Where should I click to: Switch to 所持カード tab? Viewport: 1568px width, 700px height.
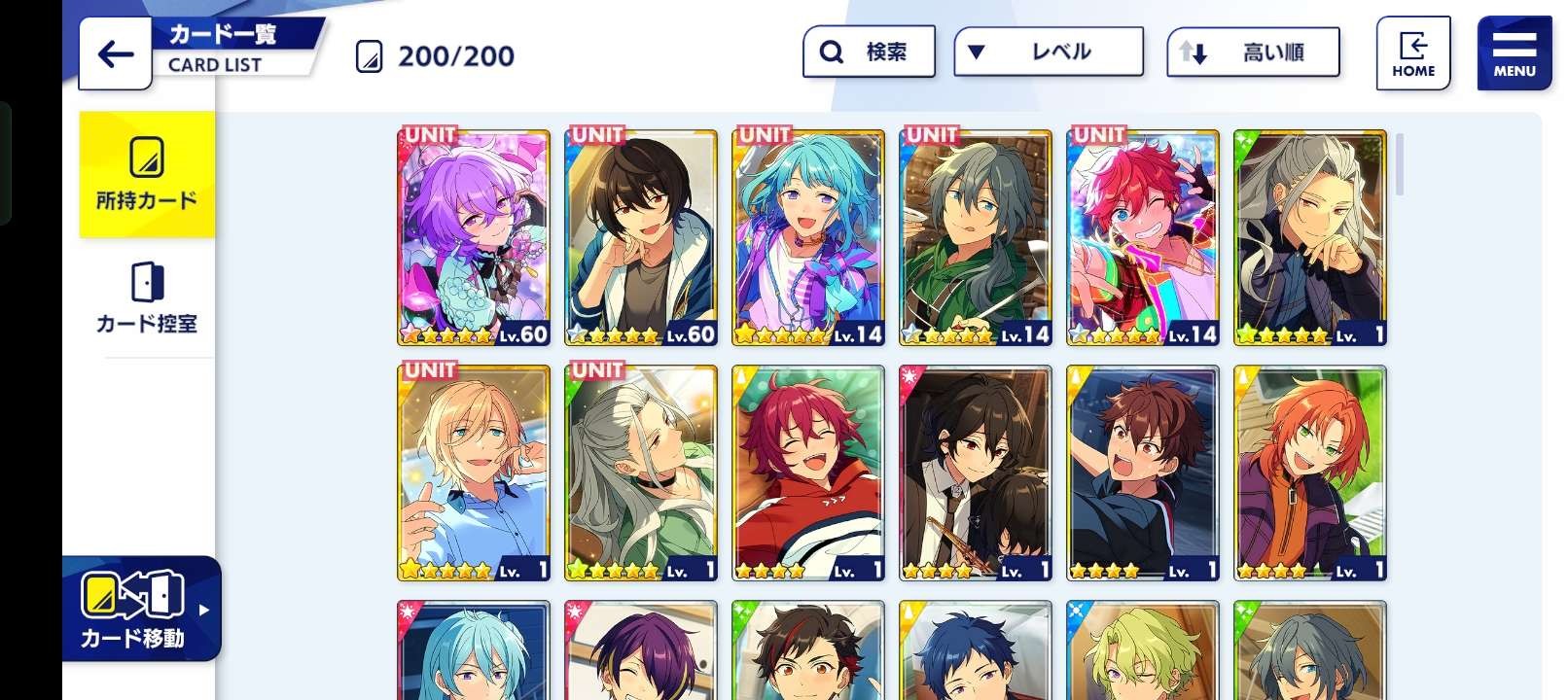[x=147, y=174]
